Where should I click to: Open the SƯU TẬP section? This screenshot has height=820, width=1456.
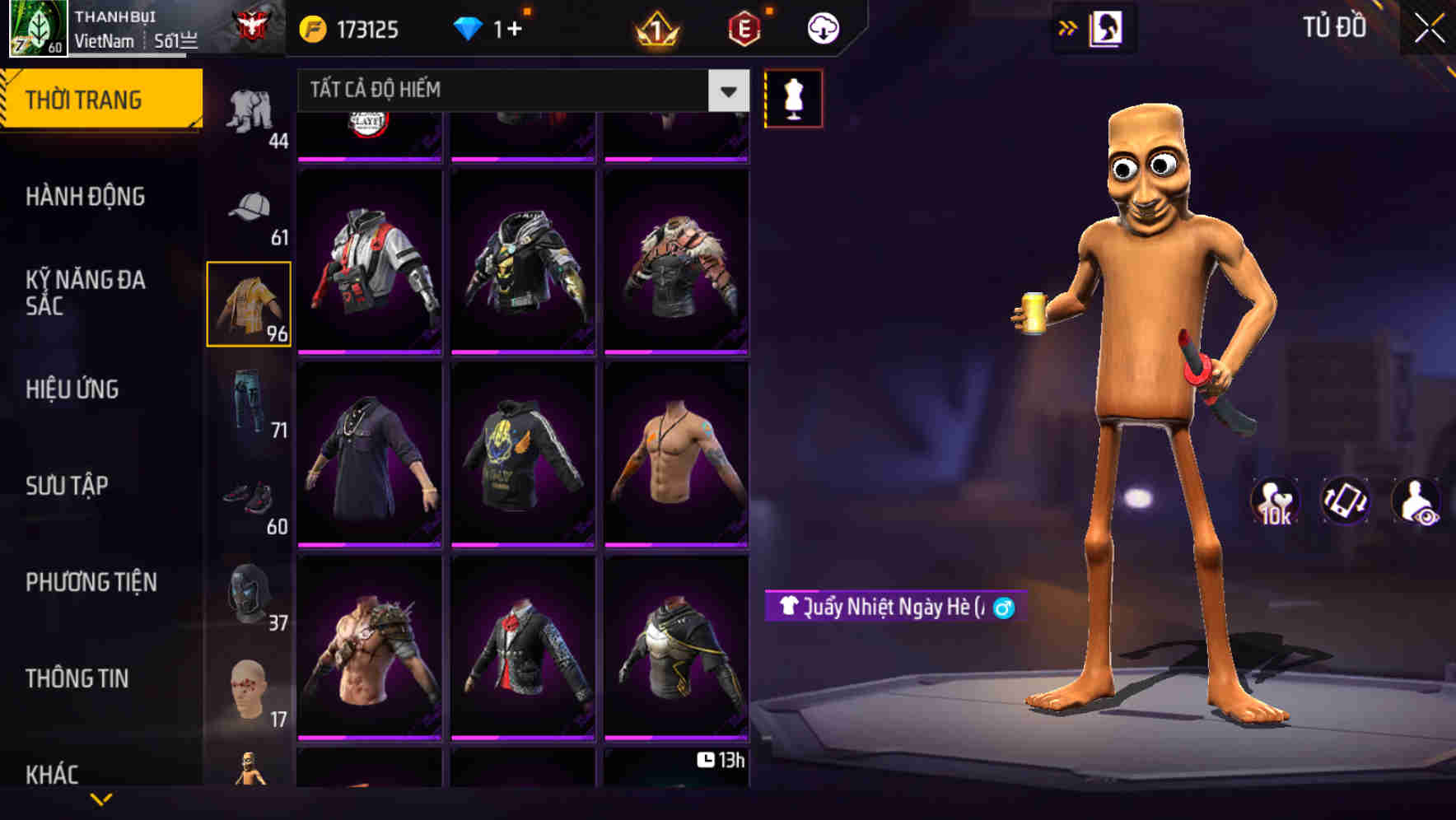coord(68,486)
